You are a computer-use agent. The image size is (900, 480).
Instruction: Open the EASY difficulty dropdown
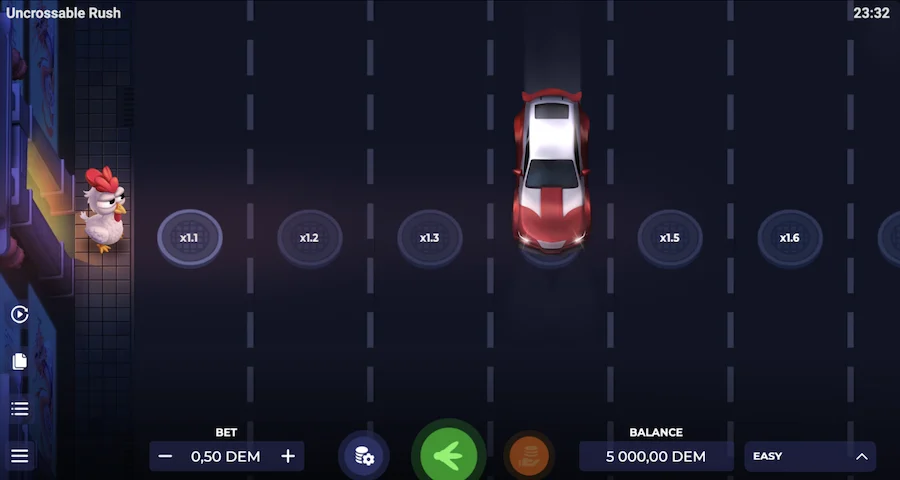coord(810,456)
